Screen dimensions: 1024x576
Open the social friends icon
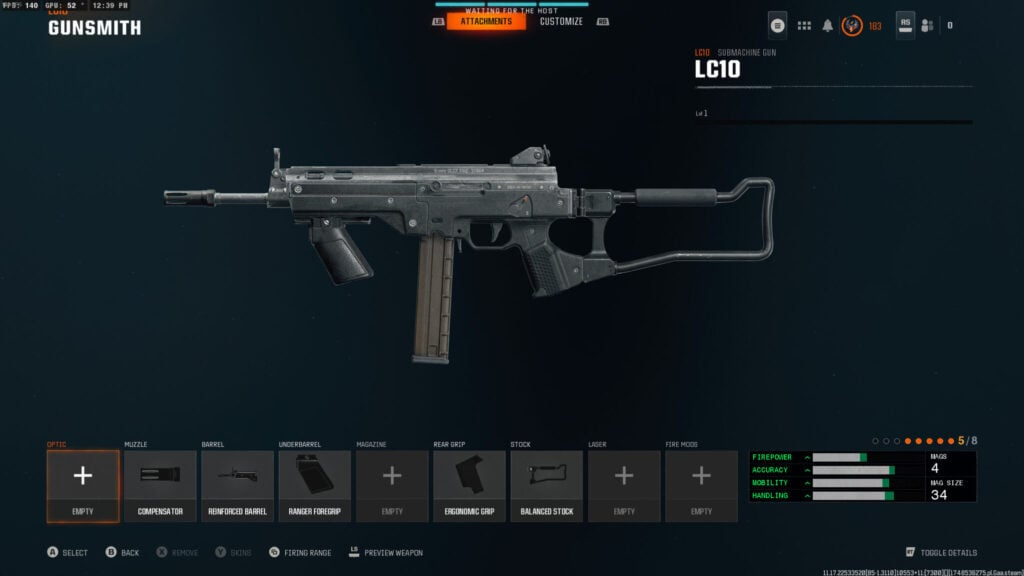tap(927, 25)
